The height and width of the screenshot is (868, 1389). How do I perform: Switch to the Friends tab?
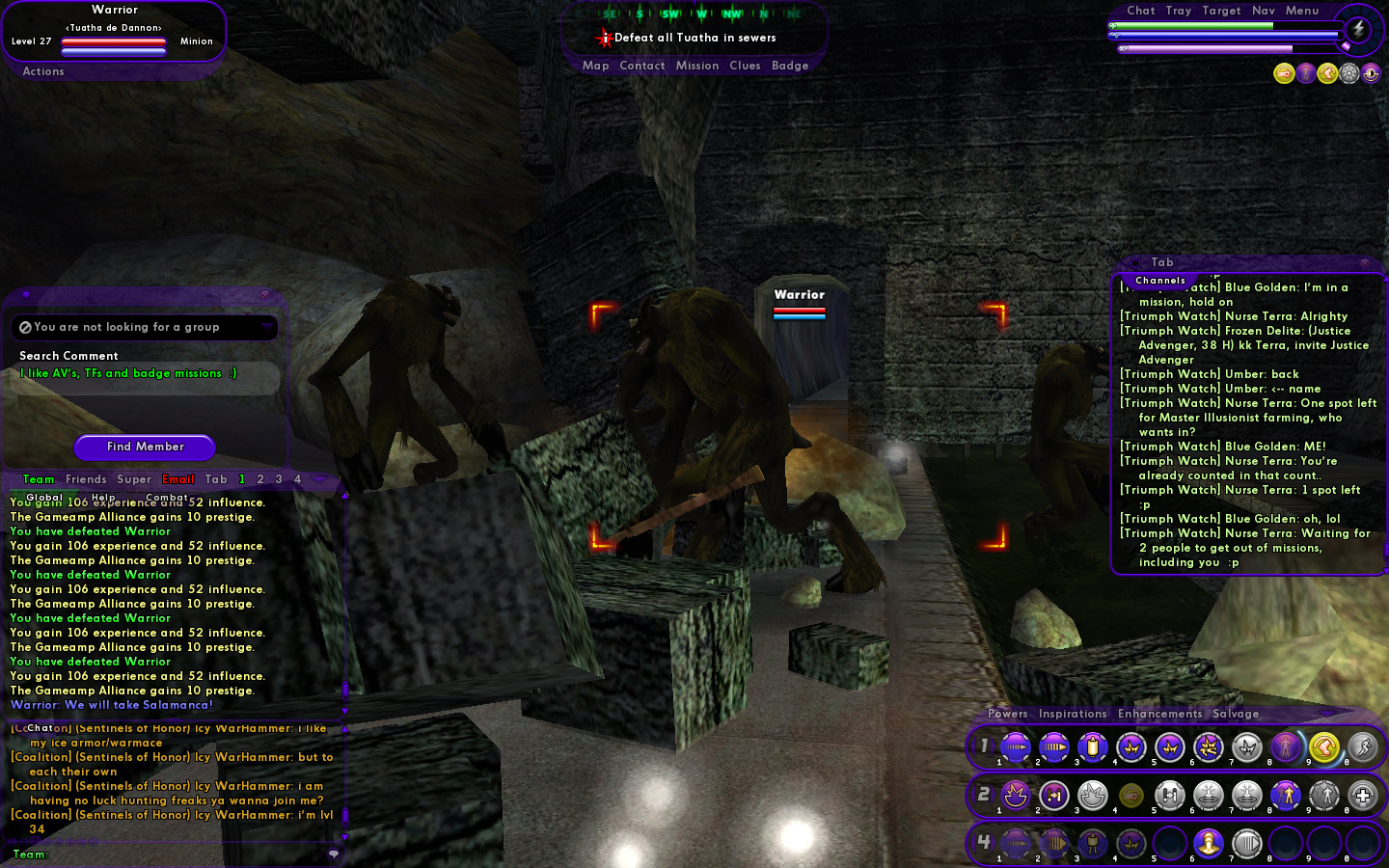pyautogui.click(x=86, y=479)
